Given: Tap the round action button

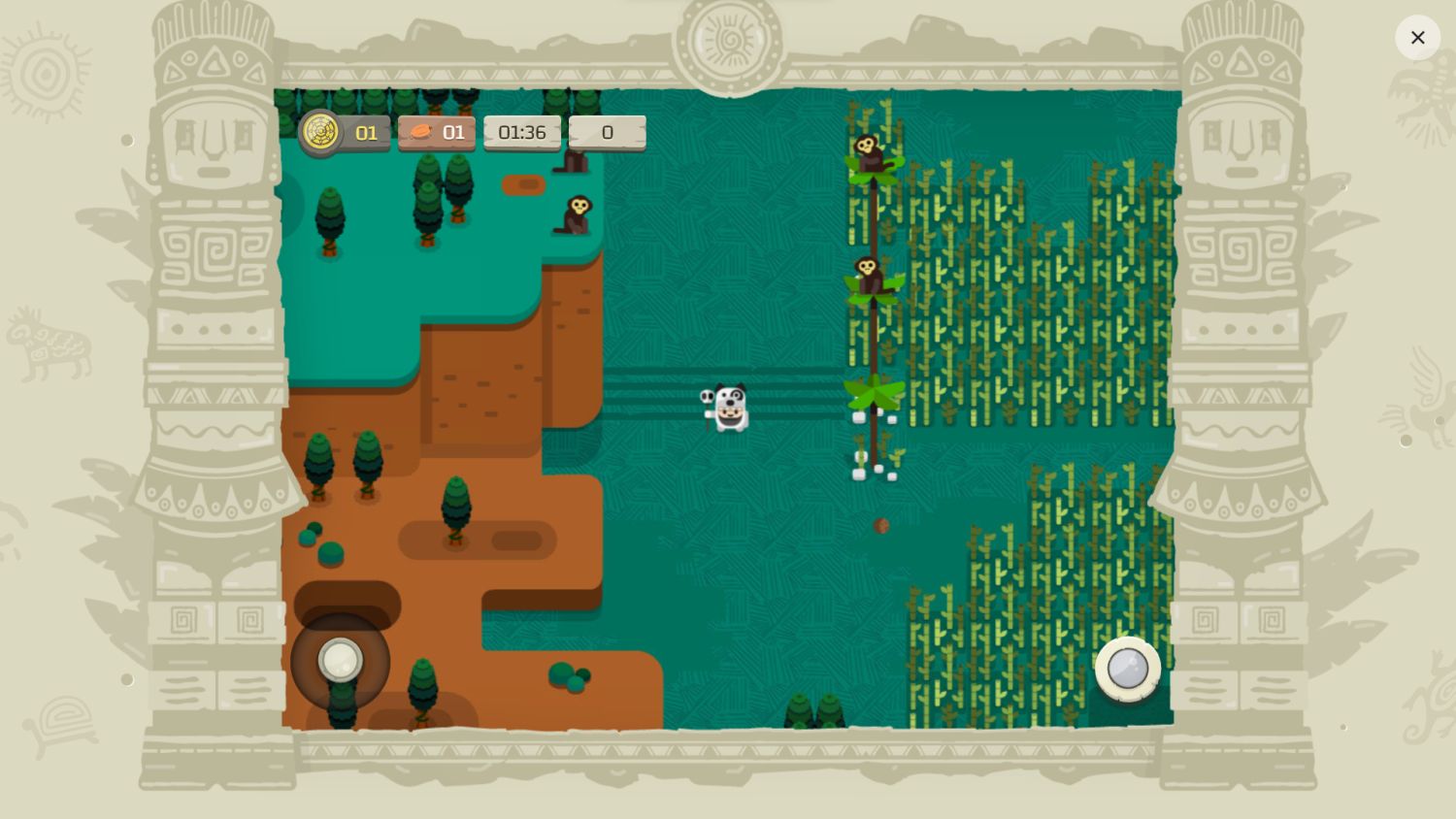Looking at the screenshot, I should coord(1127,669).
